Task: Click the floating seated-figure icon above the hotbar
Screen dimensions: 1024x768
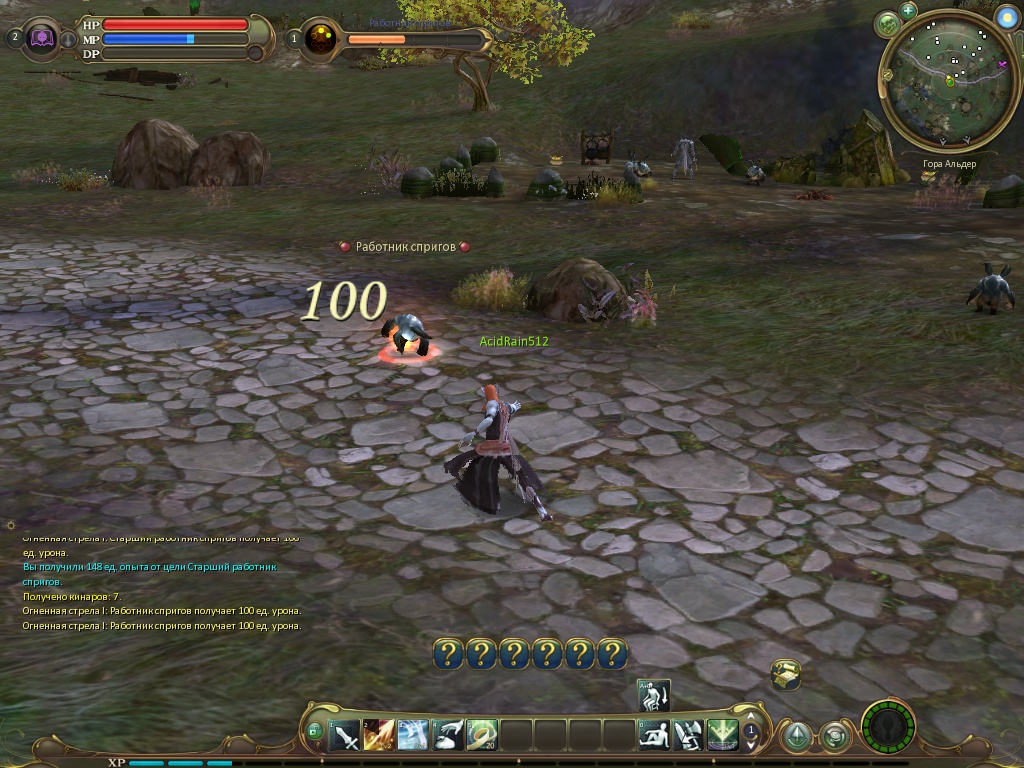Action: [654, 694]
